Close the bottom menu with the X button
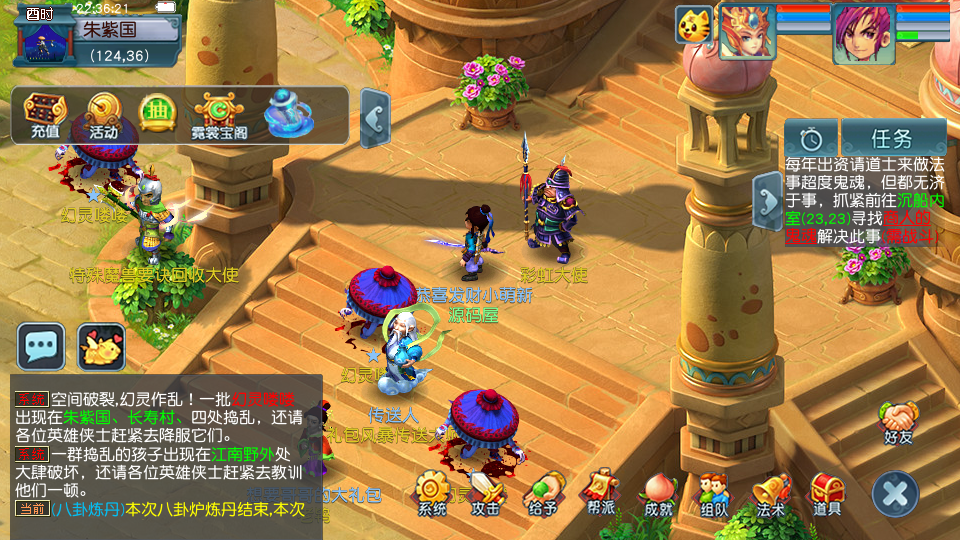Viewport: 960px width, 540px height. (x=895, y=493)
